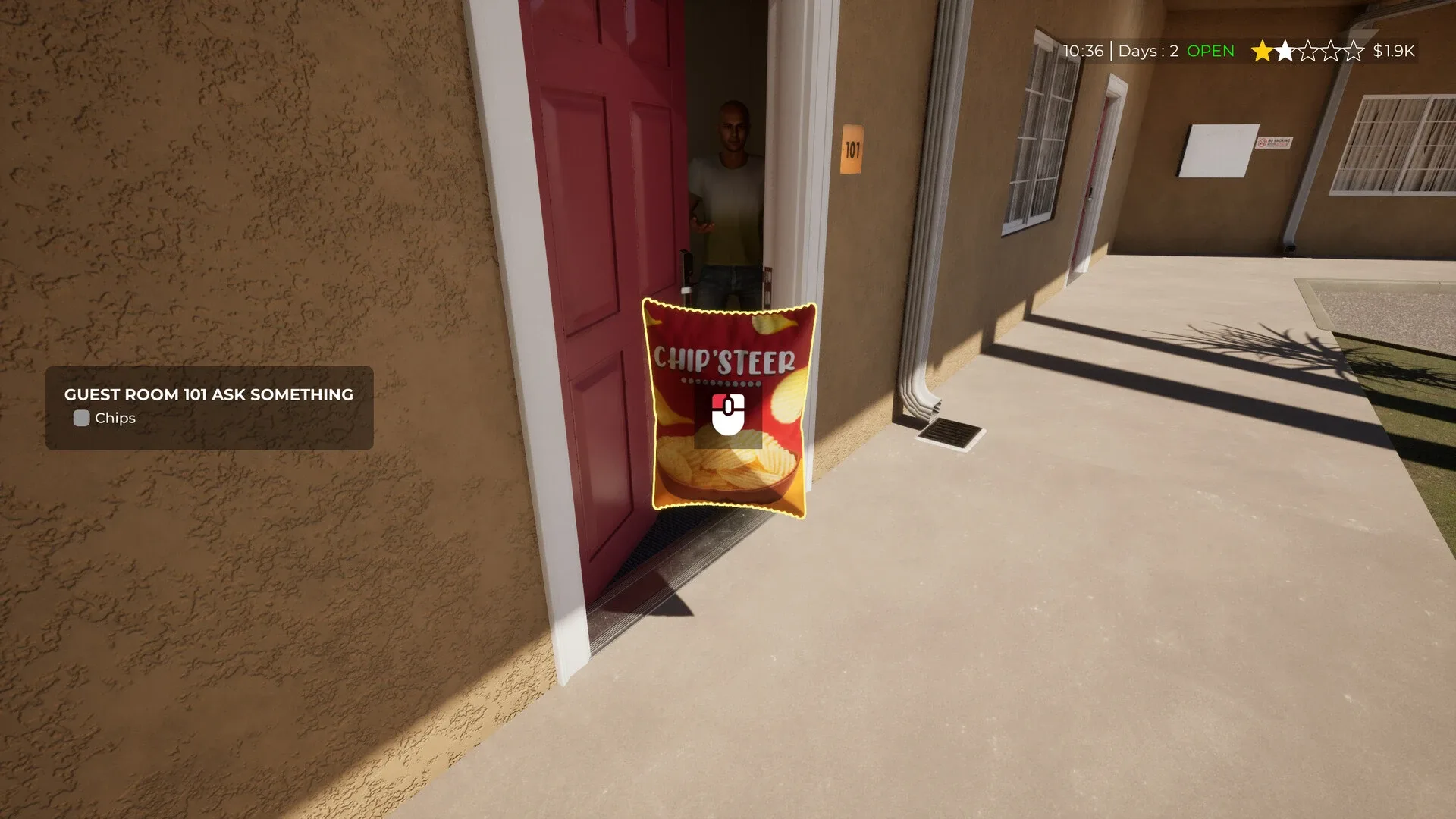The image size is (1456, 819).
Task: Select the first gold star in the rating
Action: pyautogui.click(x=1260, y=52)
